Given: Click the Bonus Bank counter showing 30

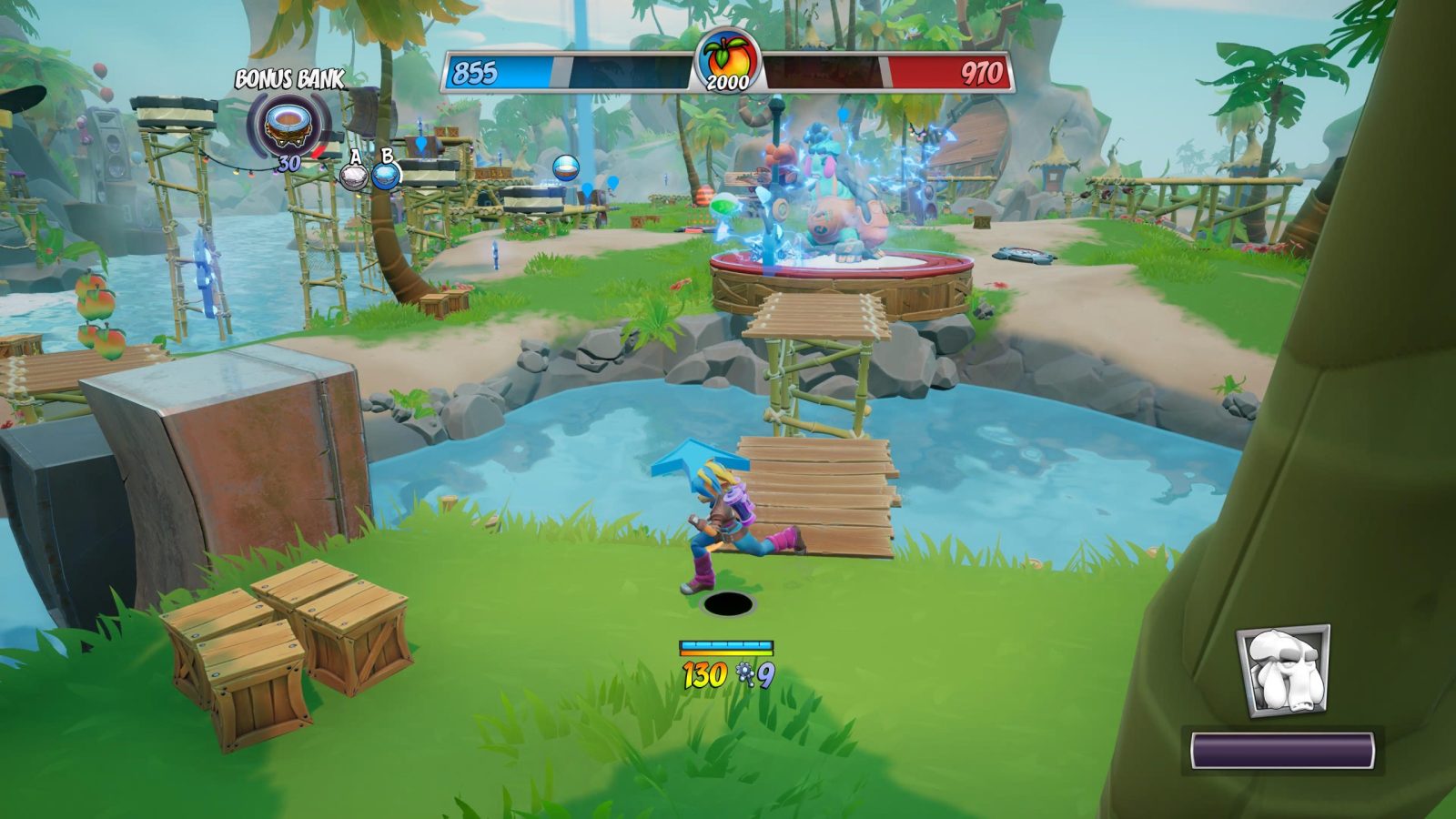Looking at the screenshot, I should 289,161.
